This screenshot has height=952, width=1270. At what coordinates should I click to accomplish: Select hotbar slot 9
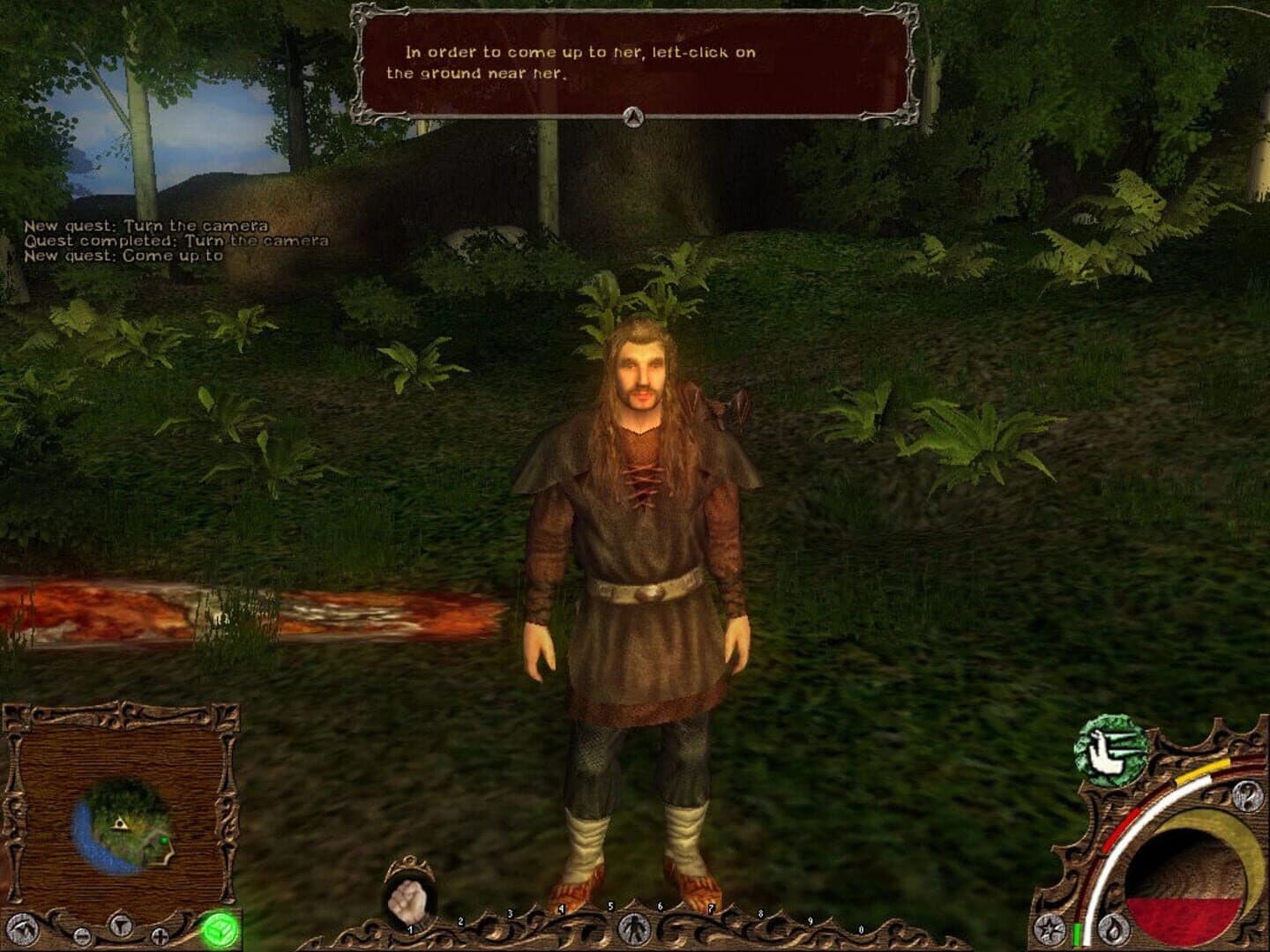tap(811, 920)
